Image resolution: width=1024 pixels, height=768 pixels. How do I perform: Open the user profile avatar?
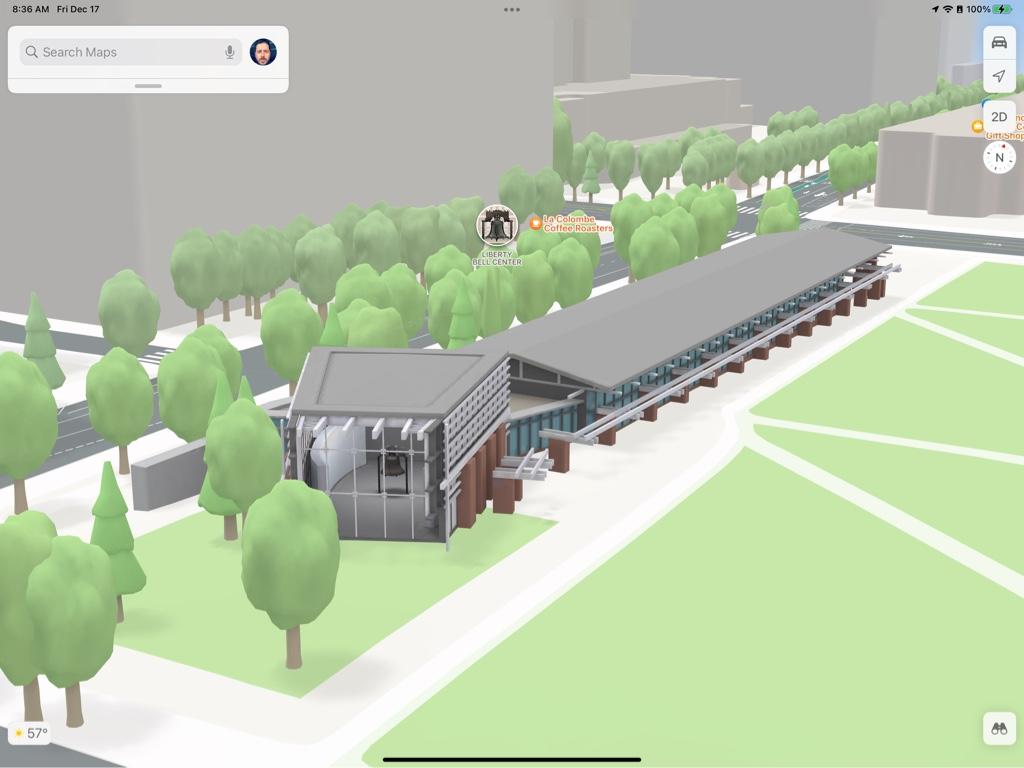[263, 52]
